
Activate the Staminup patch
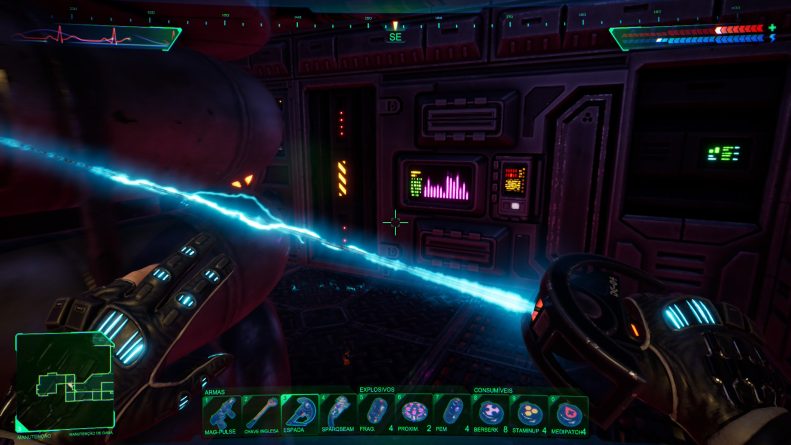pyautogui.click(x=529, y=412)
